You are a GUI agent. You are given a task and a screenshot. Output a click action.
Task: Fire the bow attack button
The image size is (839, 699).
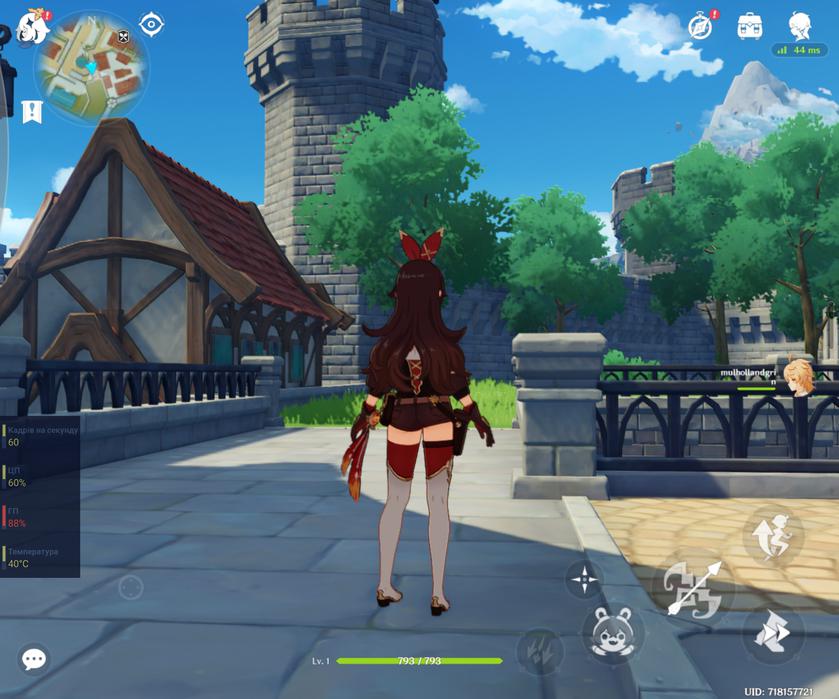click(693, 588)
